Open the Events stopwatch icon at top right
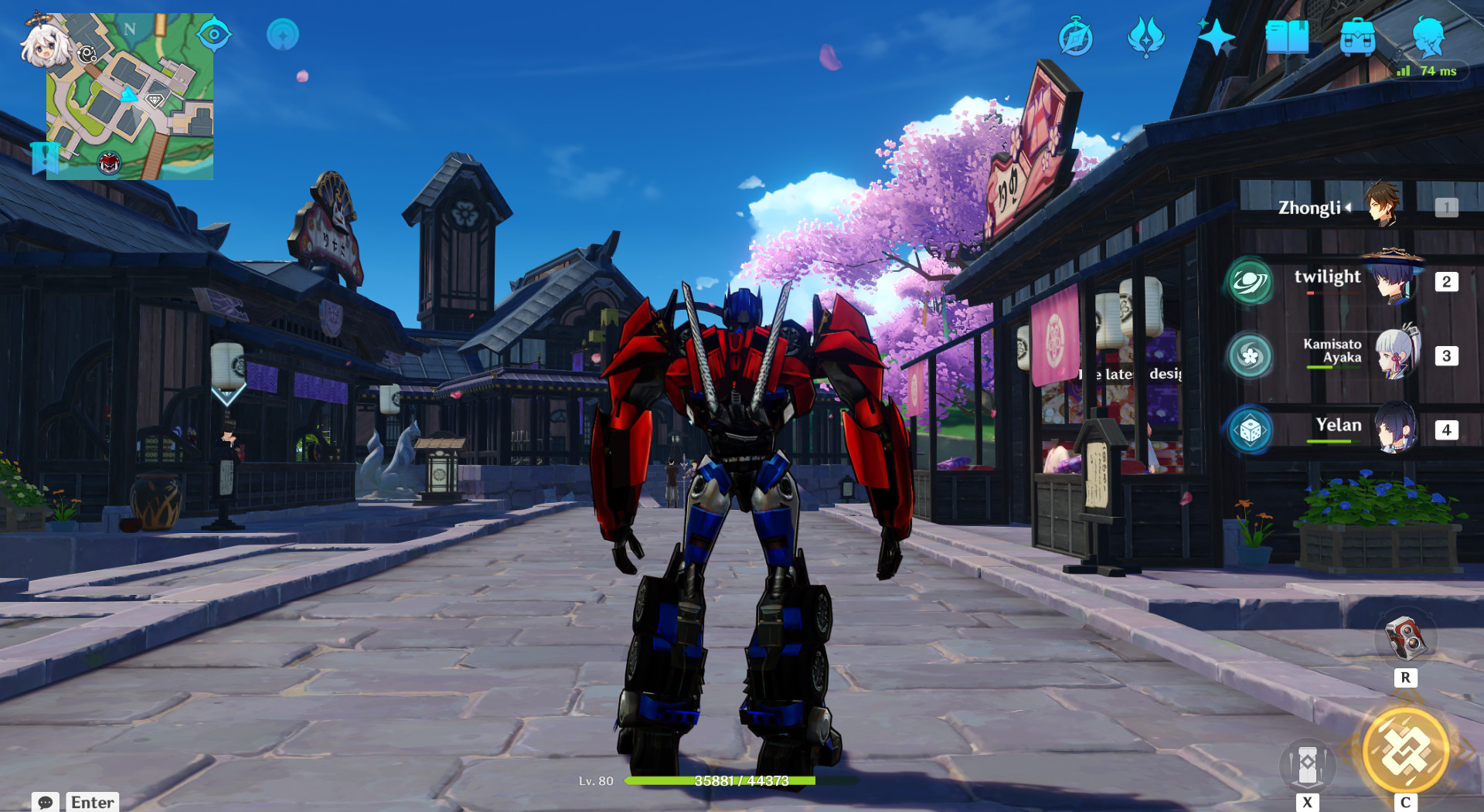 [x=1076, y=35]
